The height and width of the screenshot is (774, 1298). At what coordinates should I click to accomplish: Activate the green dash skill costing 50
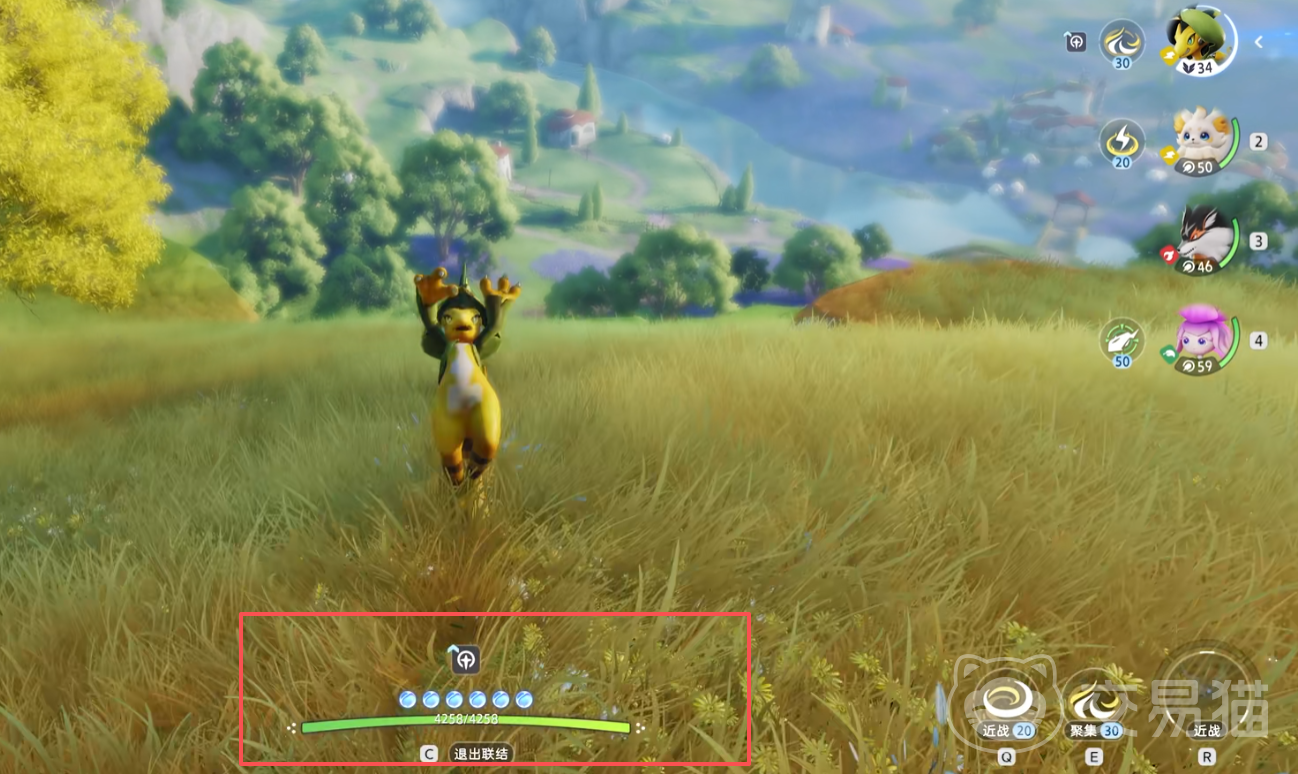1122,341
